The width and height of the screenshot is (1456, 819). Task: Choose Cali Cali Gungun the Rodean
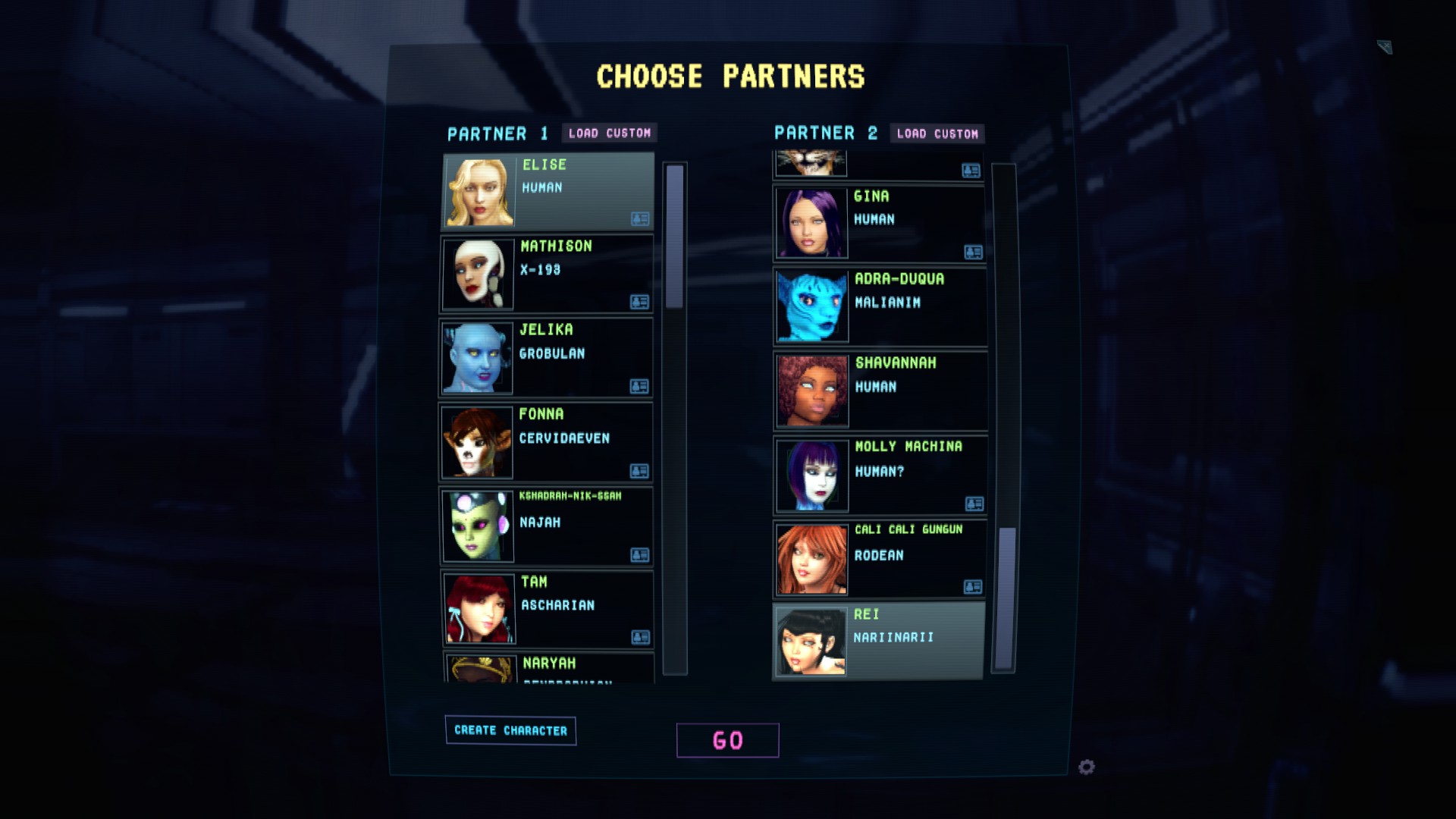point(880,559)
